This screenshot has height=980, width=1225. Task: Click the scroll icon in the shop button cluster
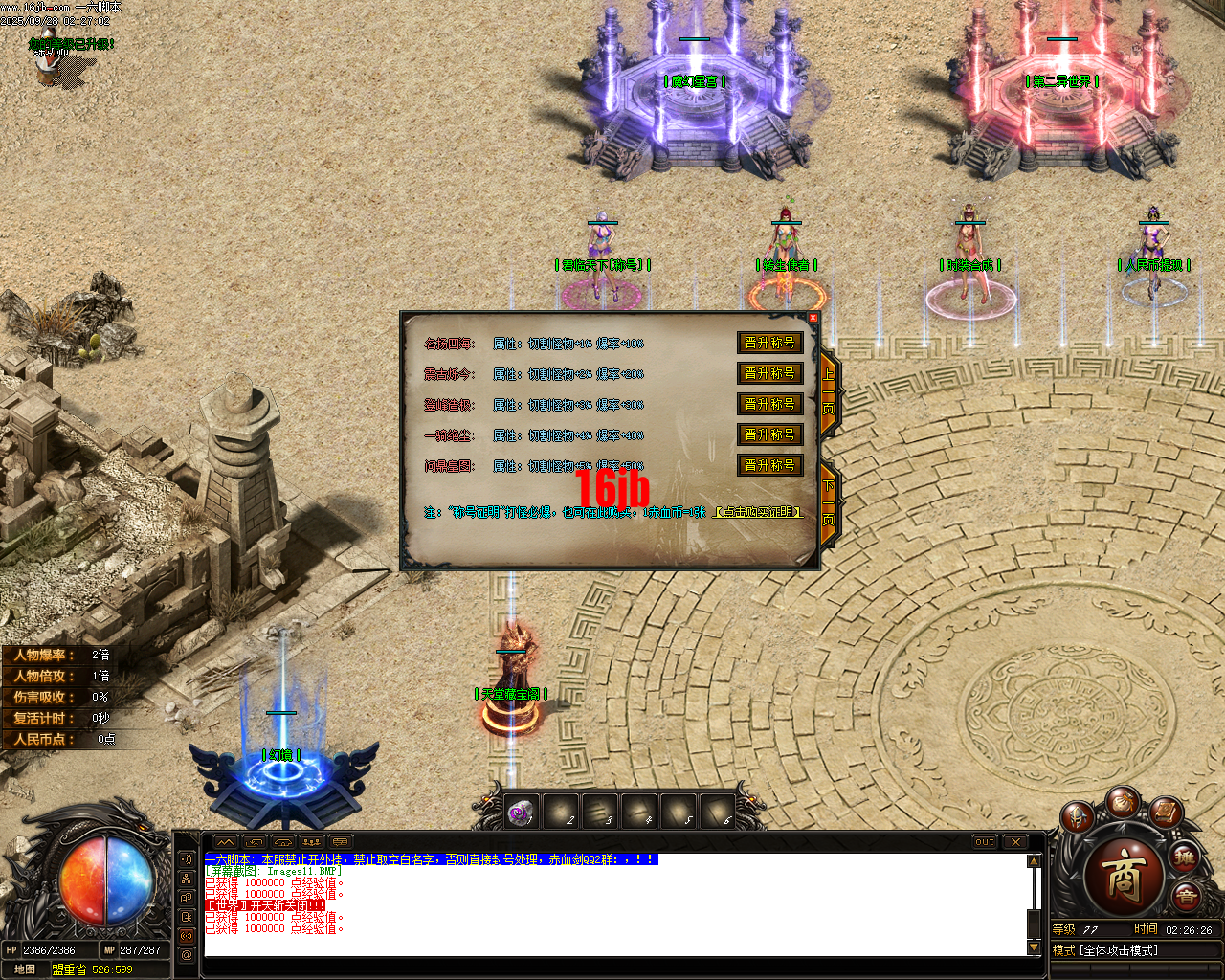tap(1167, 814)
